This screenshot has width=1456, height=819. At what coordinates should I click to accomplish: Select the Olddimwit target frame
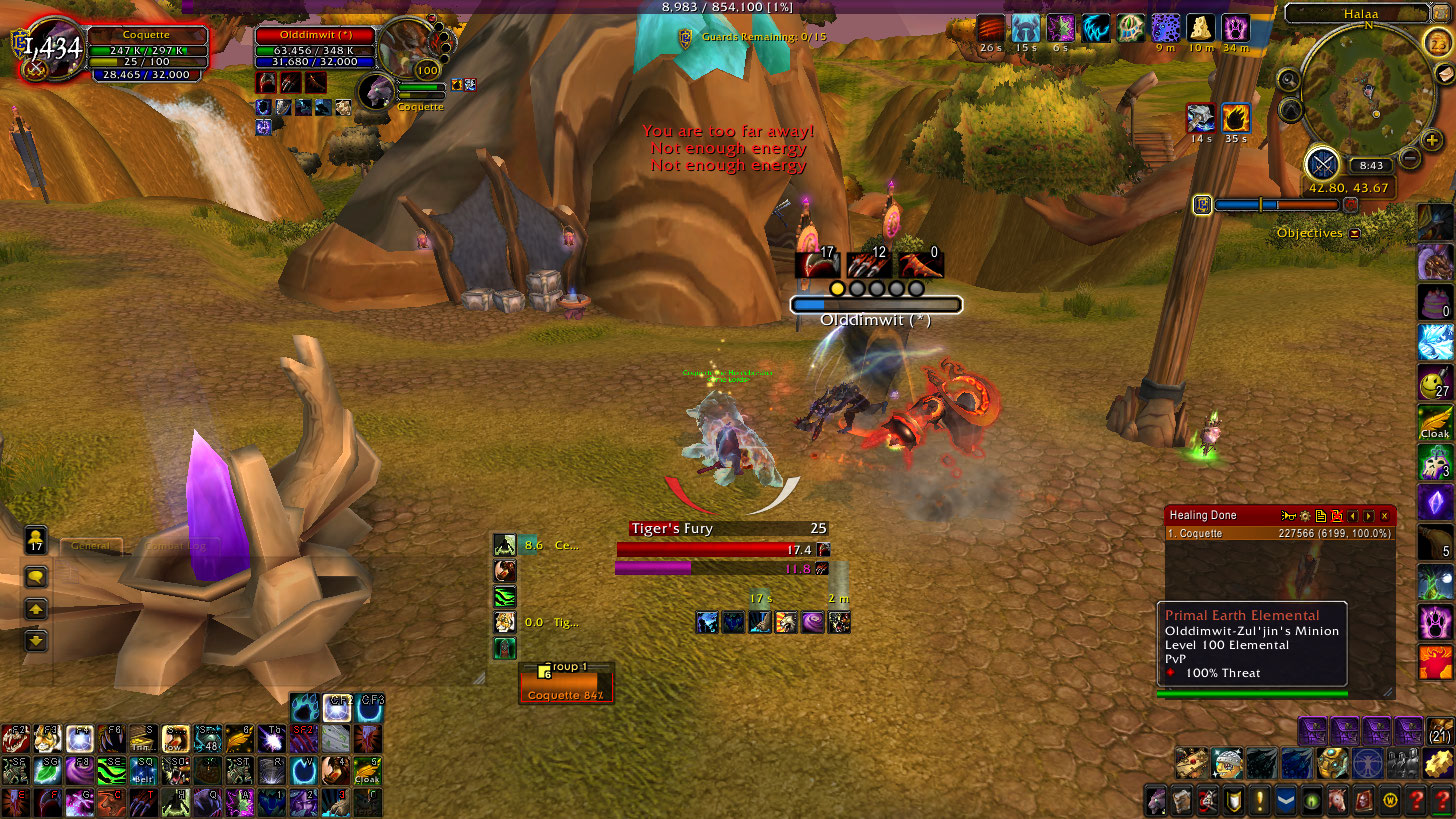(315, 36)
